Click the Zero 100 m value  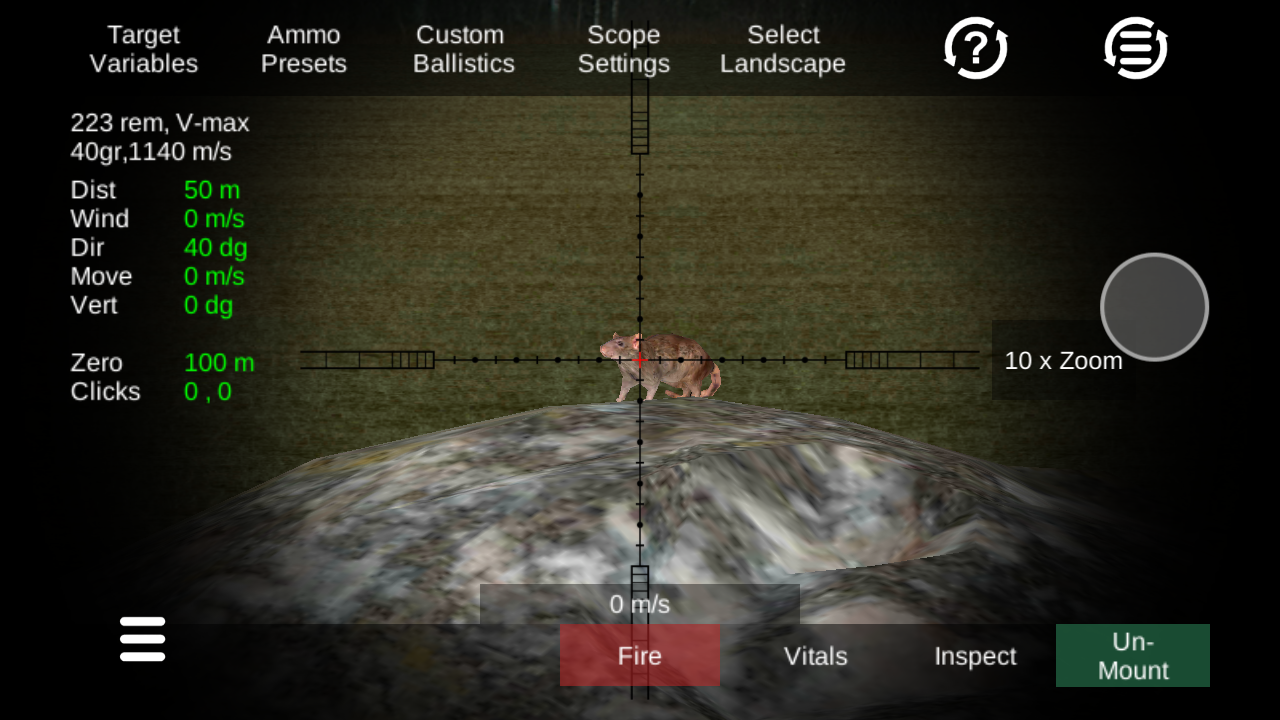pyautogui.click(x=218, y=363)
